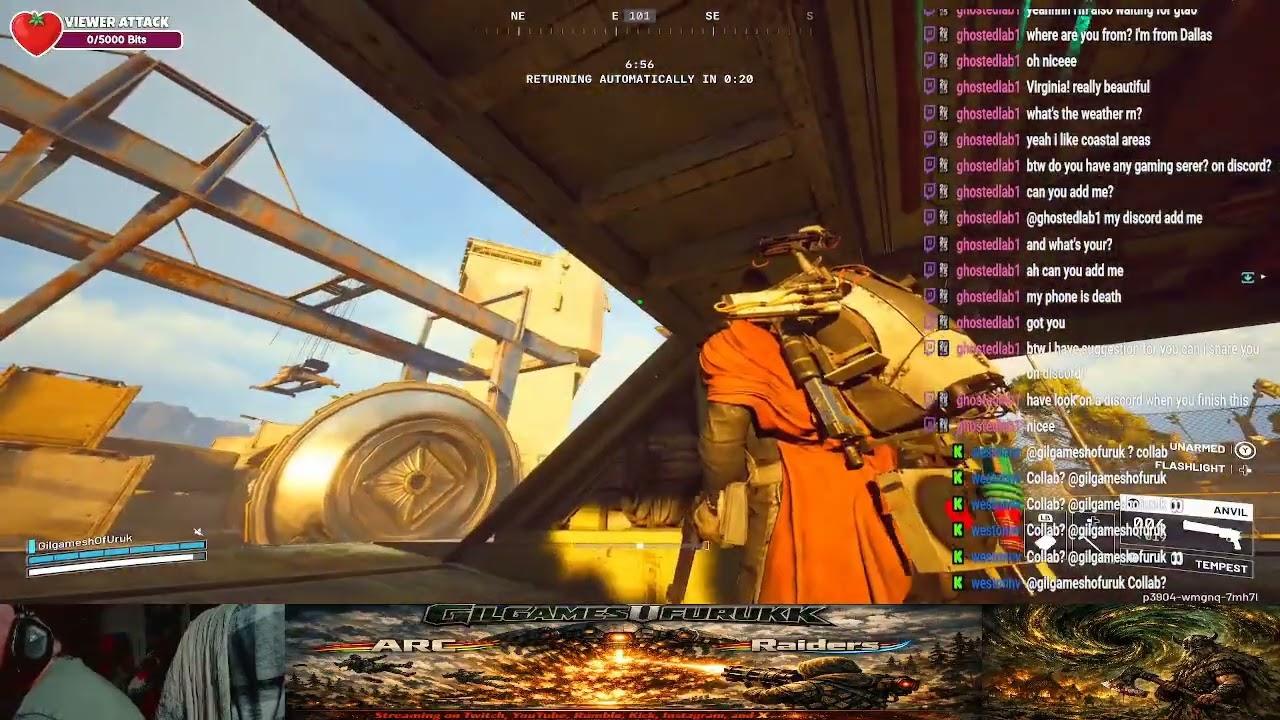Open the Viewer Attack bits goal
The height and width of the screenshot is (720, 1280).
[118, 40]
